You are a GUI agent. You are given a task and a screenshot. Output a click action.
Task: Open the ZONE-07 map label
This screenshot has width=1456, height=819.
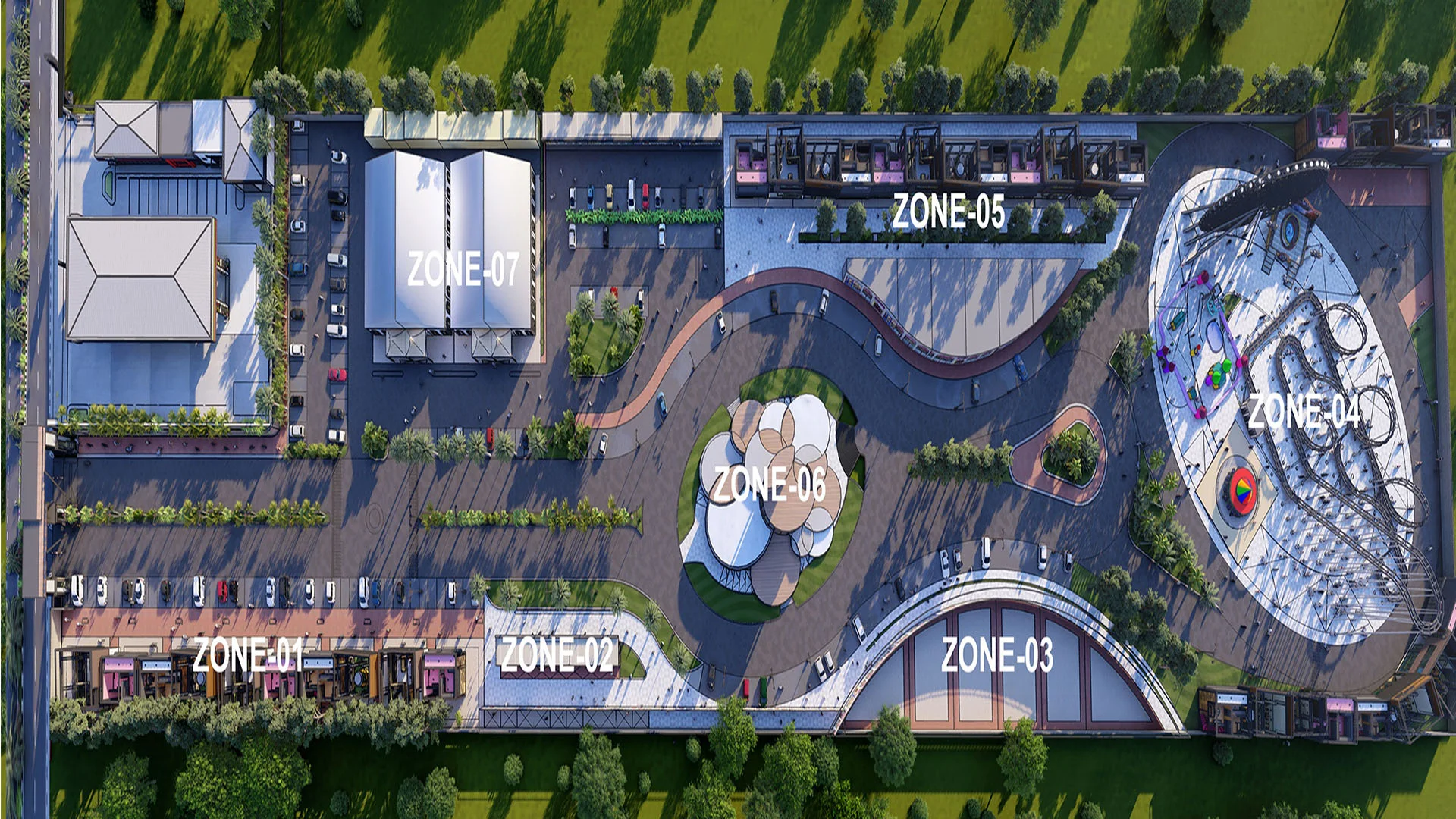click(463, 268)
